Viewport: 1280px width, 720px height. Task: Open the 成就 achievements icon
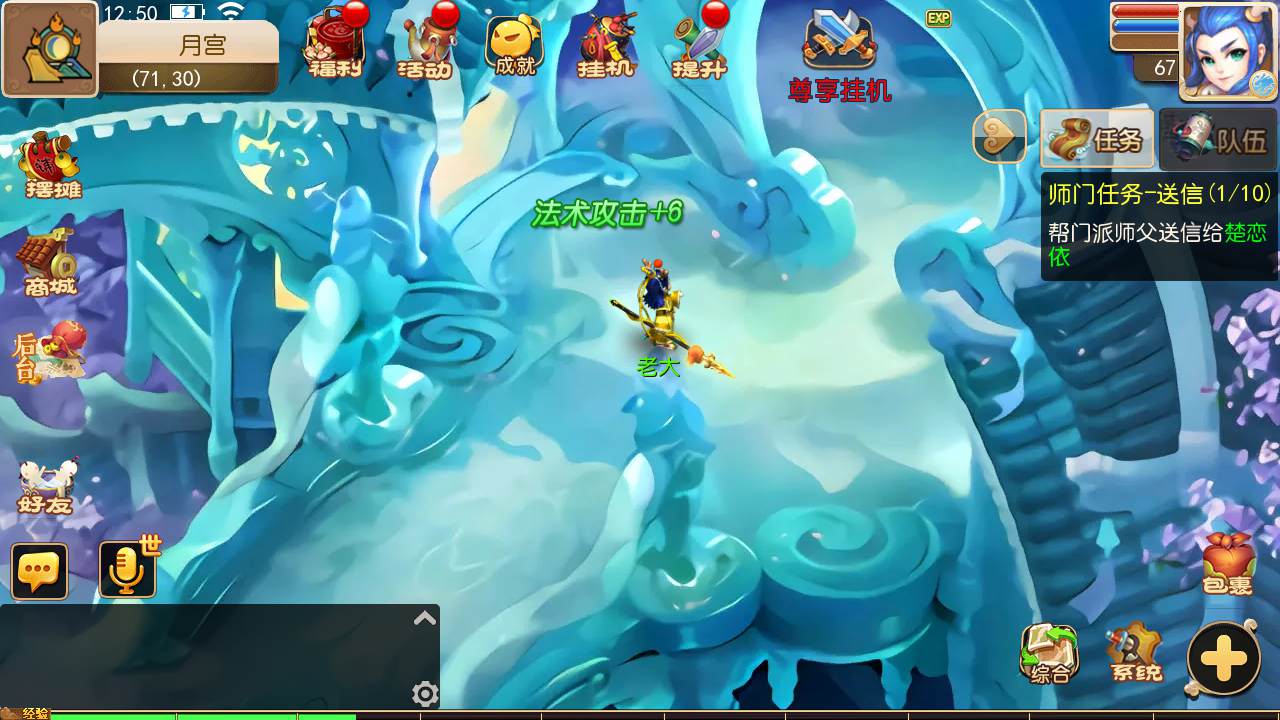[513, 45]
